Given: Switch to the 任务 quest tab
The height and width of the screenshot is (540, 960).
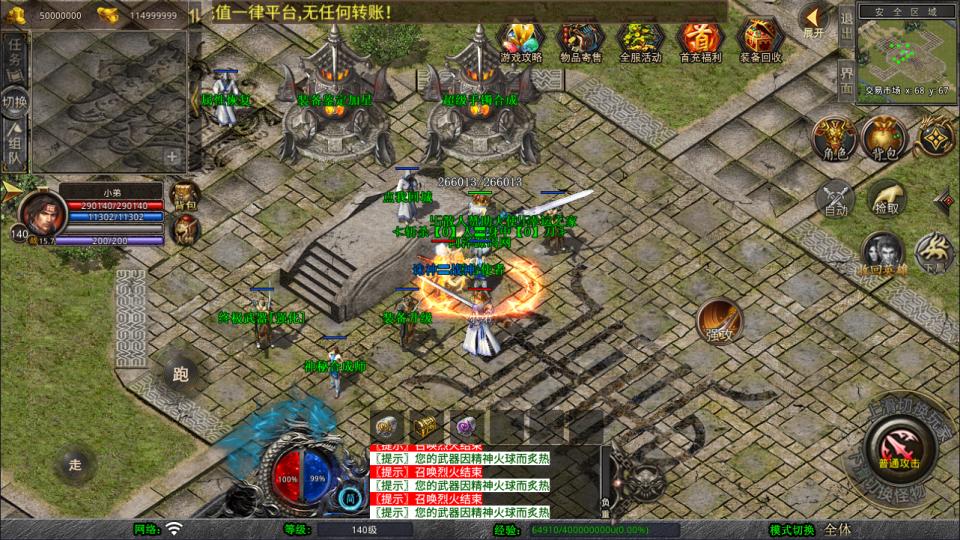Looking at the screenshot, I should click(x=14, y=56).
